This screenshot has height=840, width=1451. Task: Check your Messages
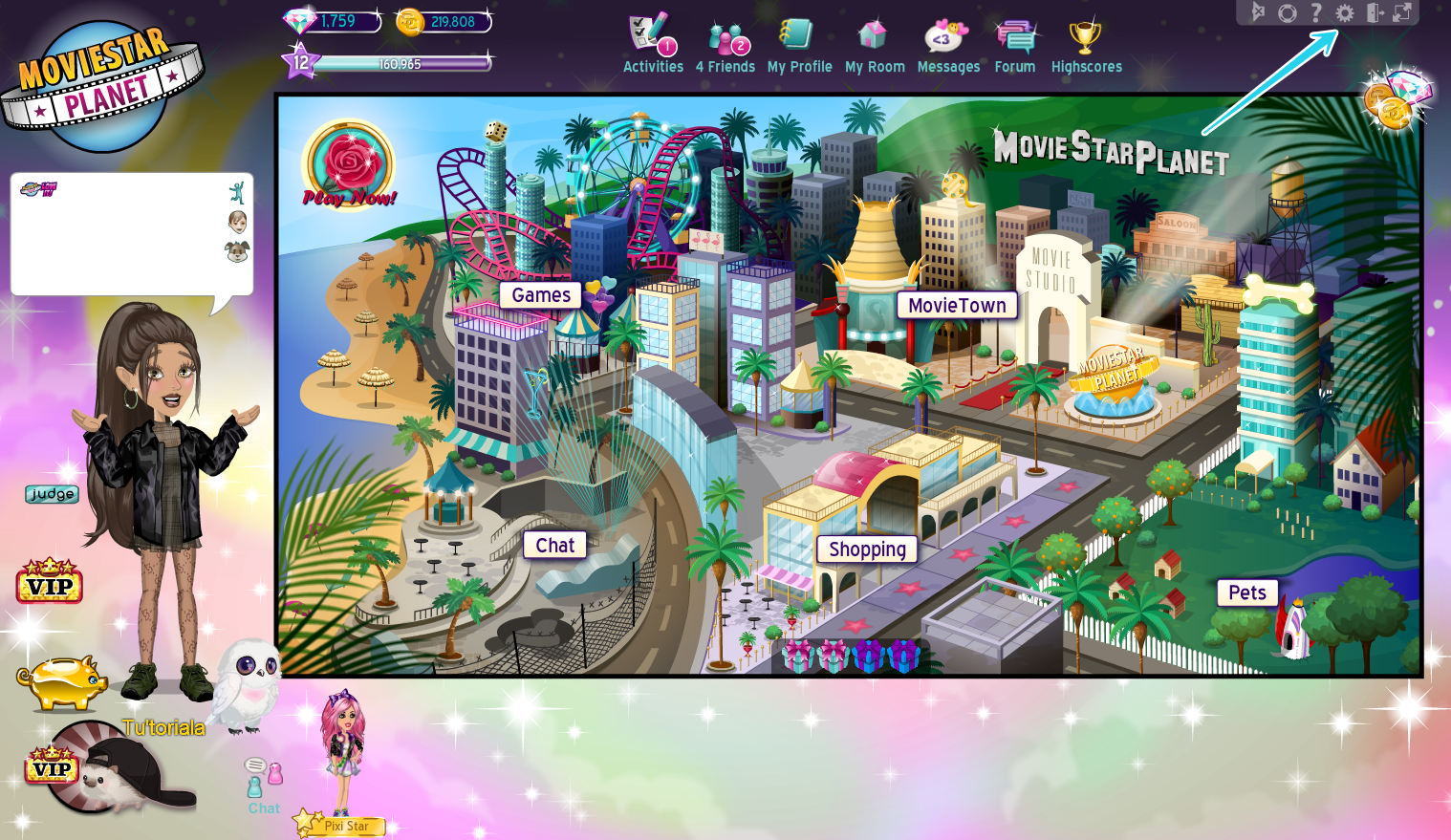point(948,40)
